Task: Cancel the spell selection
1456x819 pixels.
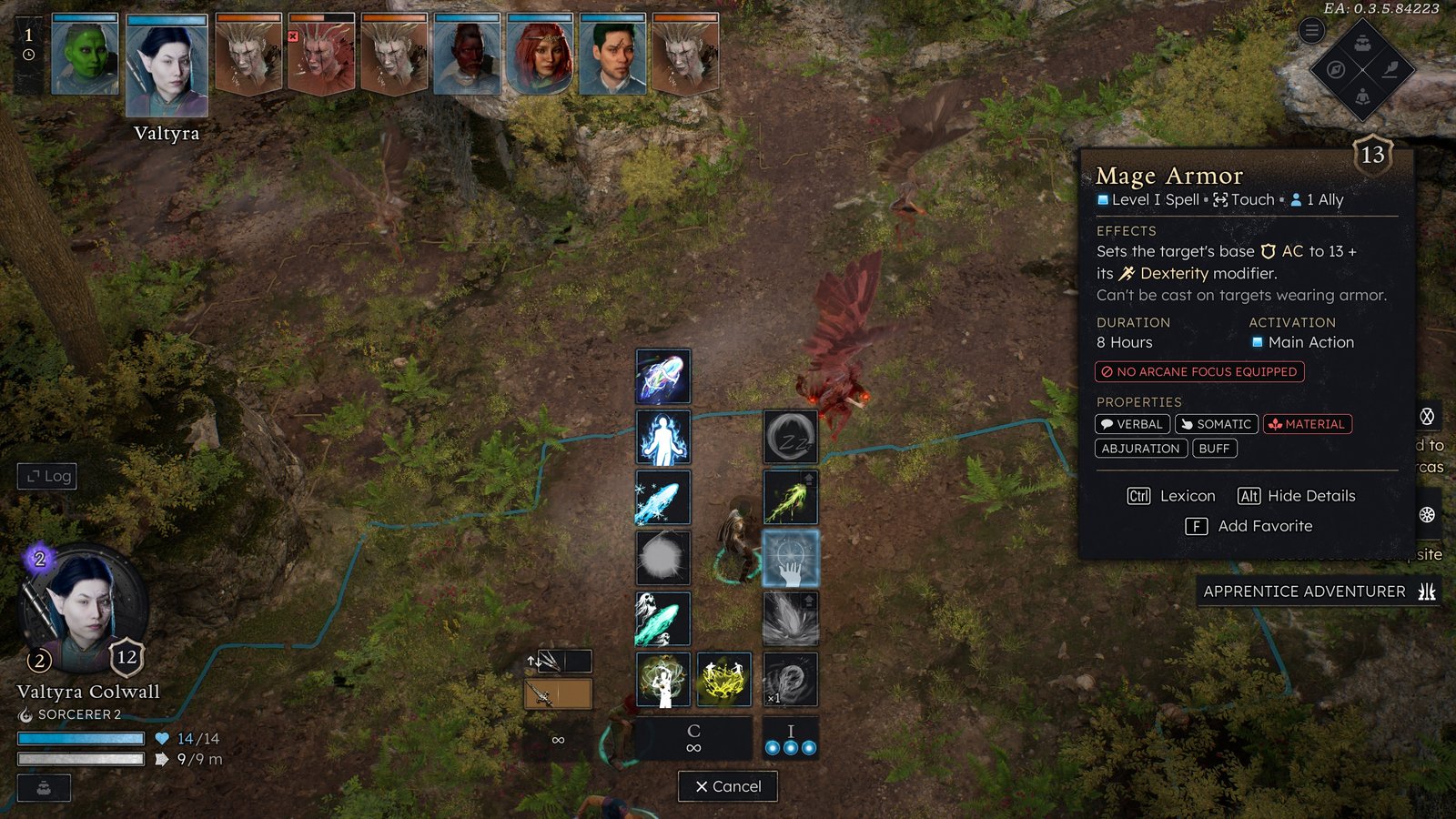Action: [728, 786]
